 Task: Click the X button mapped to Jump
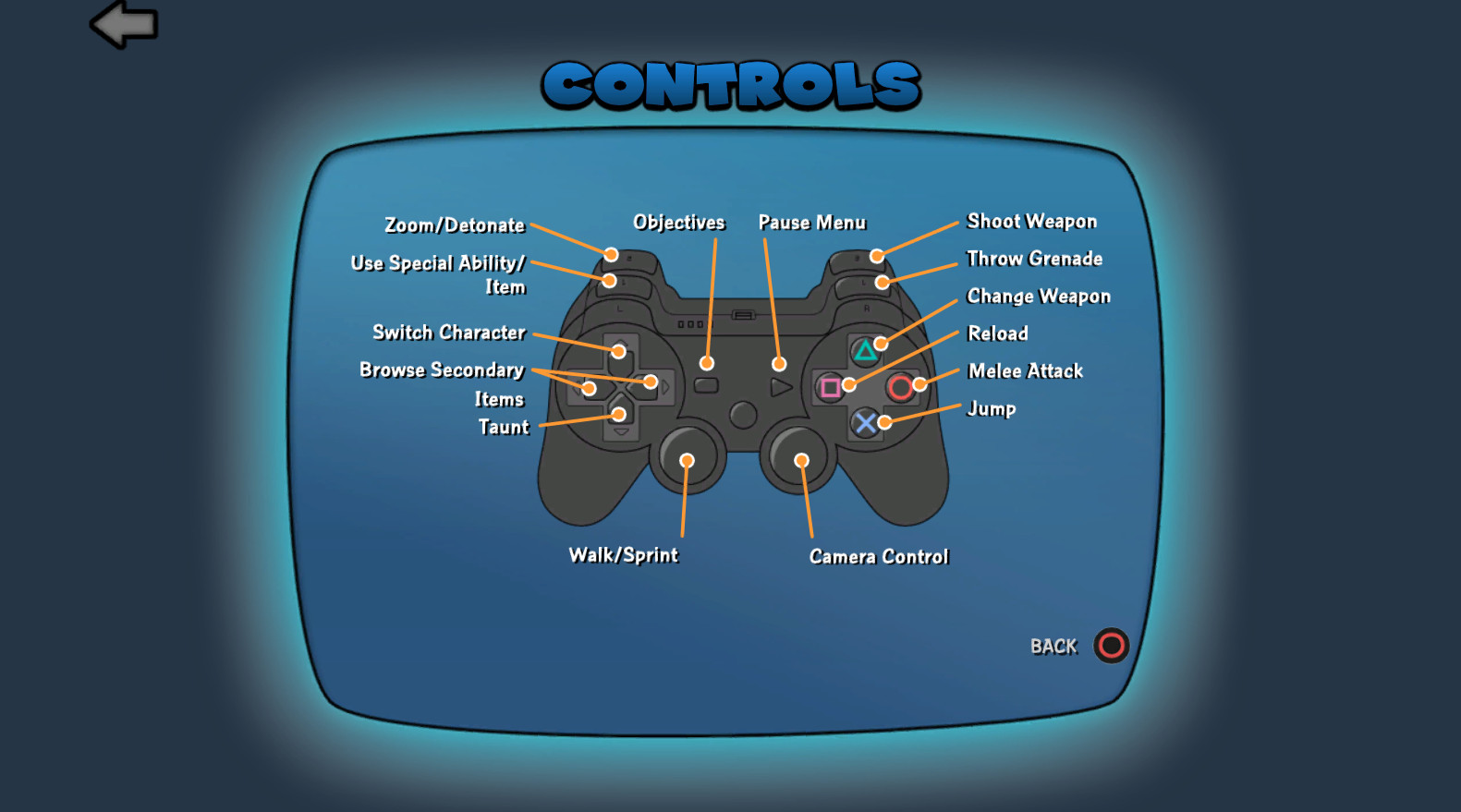(x=865, y=424)
